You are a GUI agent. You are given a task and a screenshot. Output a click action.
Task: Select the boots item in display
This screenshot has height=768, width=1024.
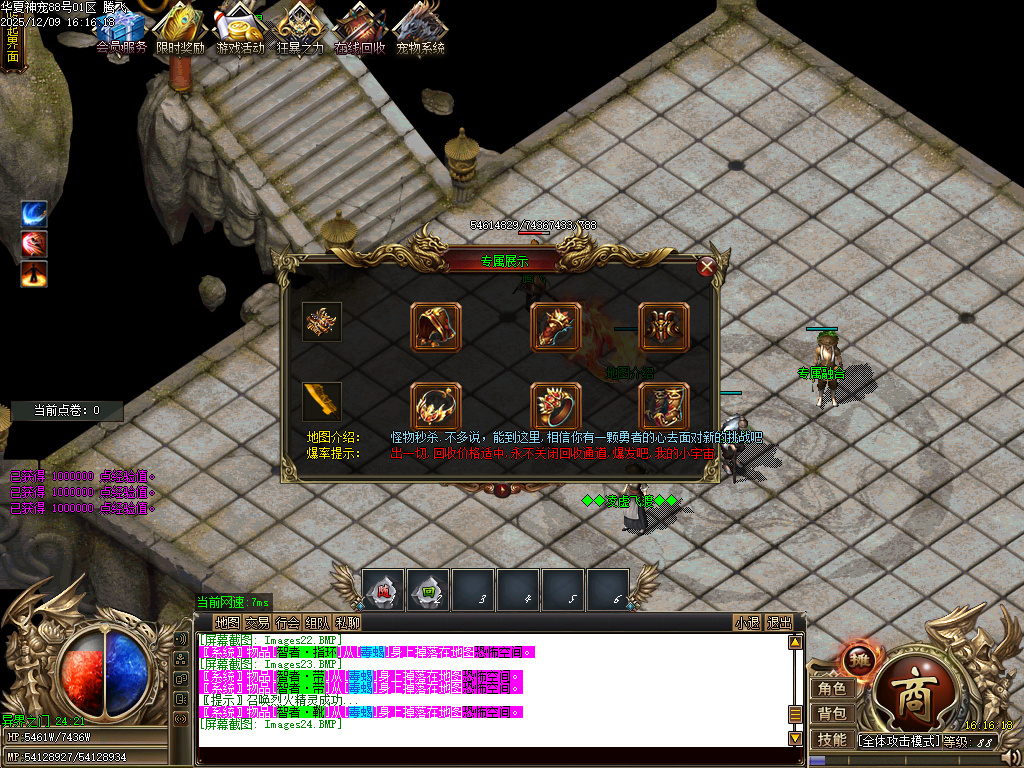tap(664, 406)
